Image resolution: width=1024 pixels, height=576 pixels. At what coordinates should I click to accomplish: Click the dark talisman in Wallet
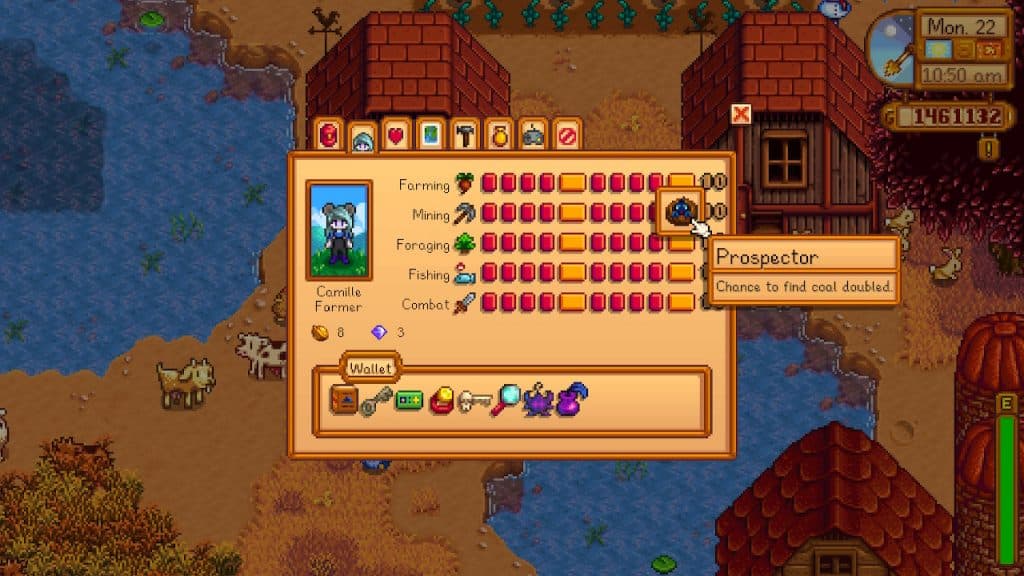[x=538, y=402]
